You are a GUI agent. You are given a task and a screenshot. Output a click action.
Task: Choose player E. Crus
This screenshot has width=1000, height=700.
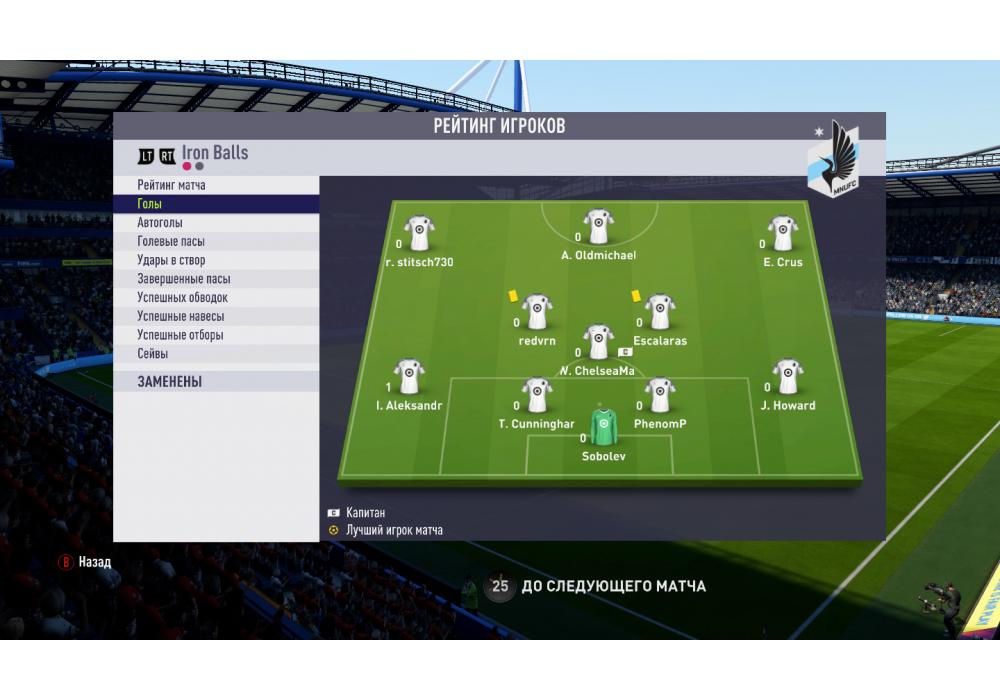pos(782,234)
